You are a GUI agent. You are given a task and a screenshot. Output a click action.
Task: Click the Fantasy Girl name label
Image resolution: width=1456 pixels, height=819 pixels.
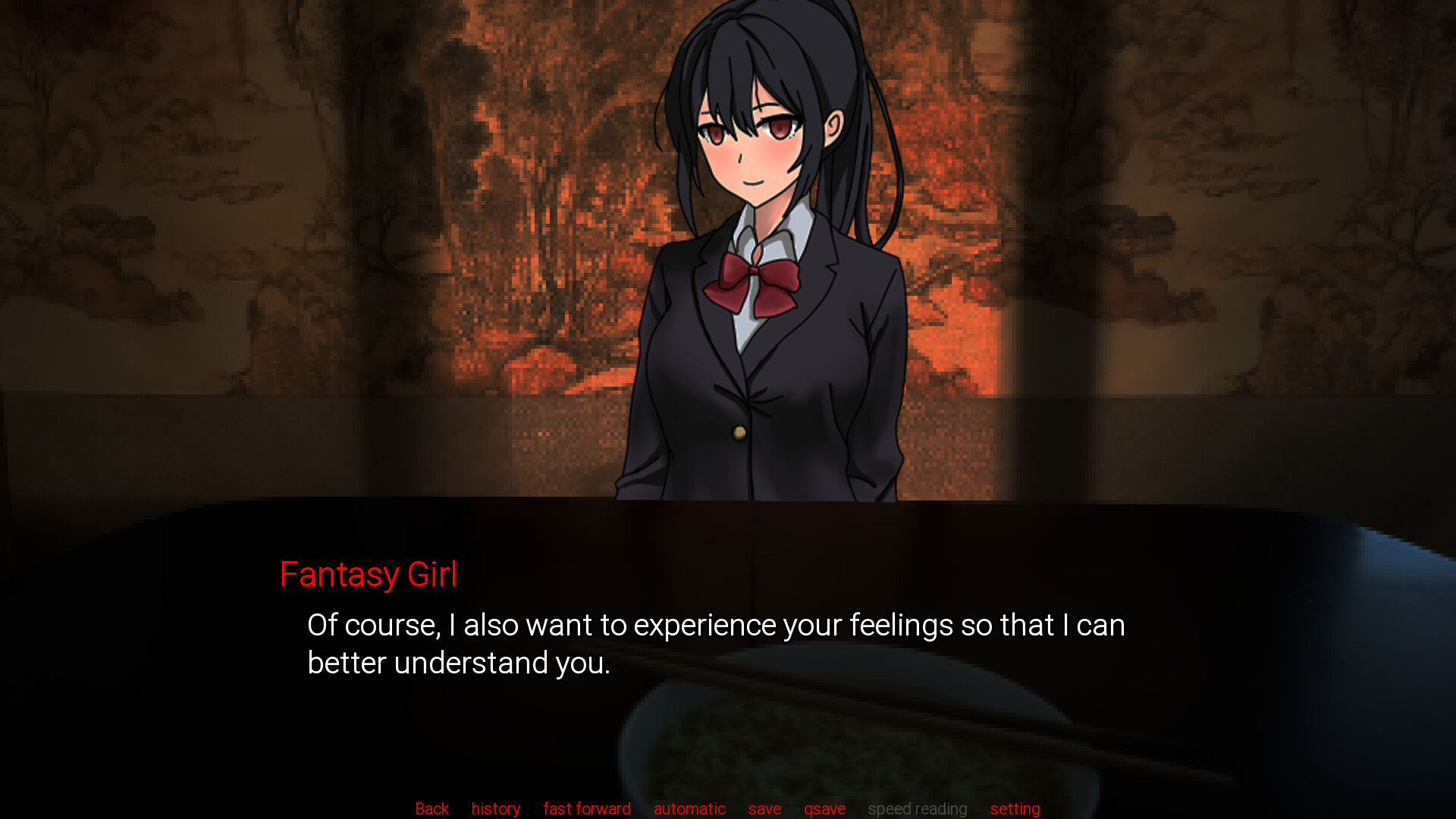369,574
